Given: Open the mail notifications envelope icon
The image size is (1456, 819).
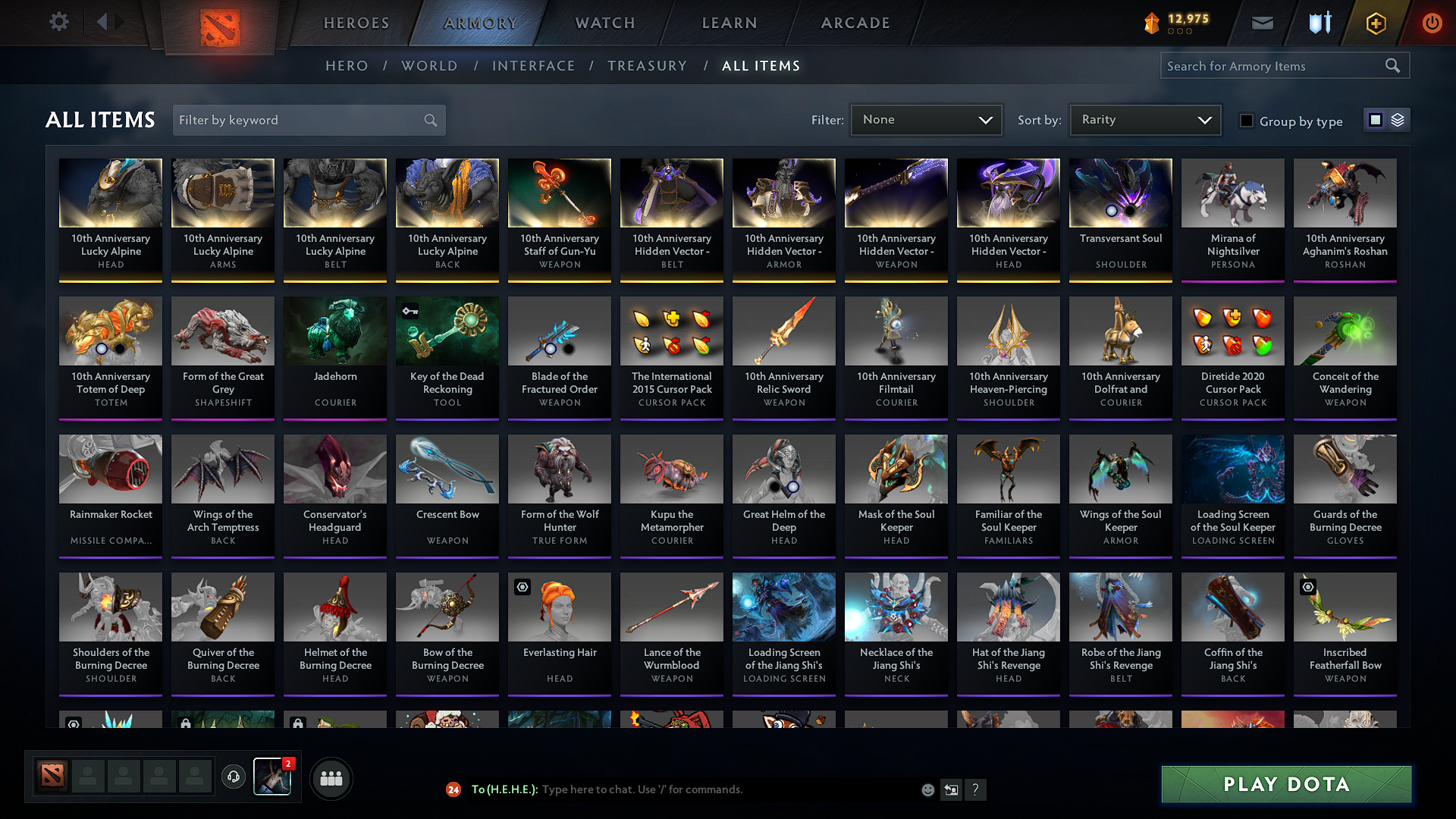Looking at the screenshot, I should pyautogui.click(x=1261, y=23).
